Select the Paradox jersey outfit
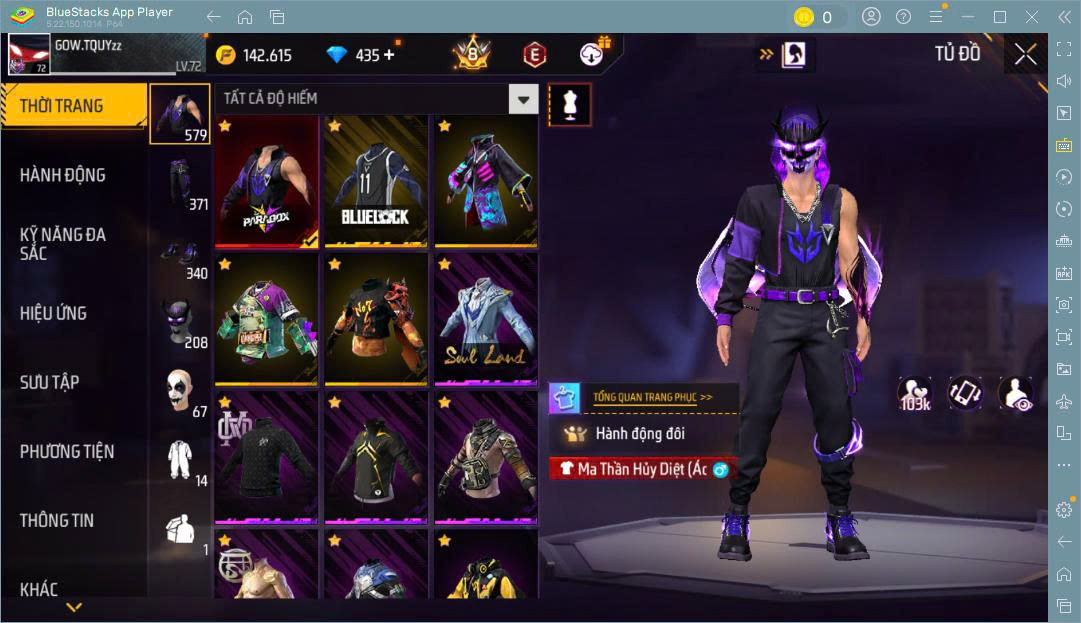This screenshot has height=623, width=1081. [x=267, y=182]
